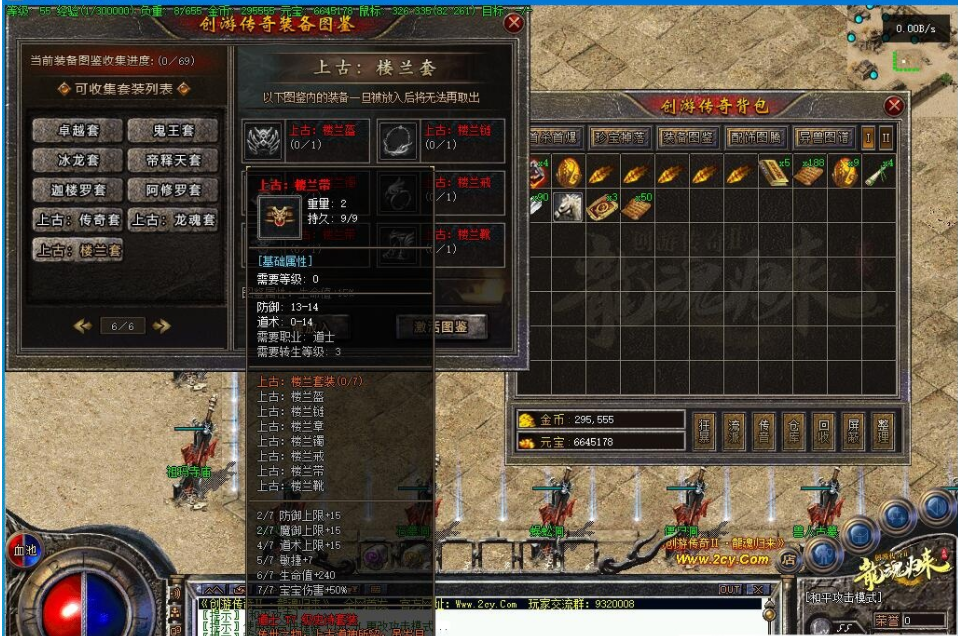Screen dimensions: 958x636
Task: Open the 异兽图谱 tab
Action: tap(823, 137)
